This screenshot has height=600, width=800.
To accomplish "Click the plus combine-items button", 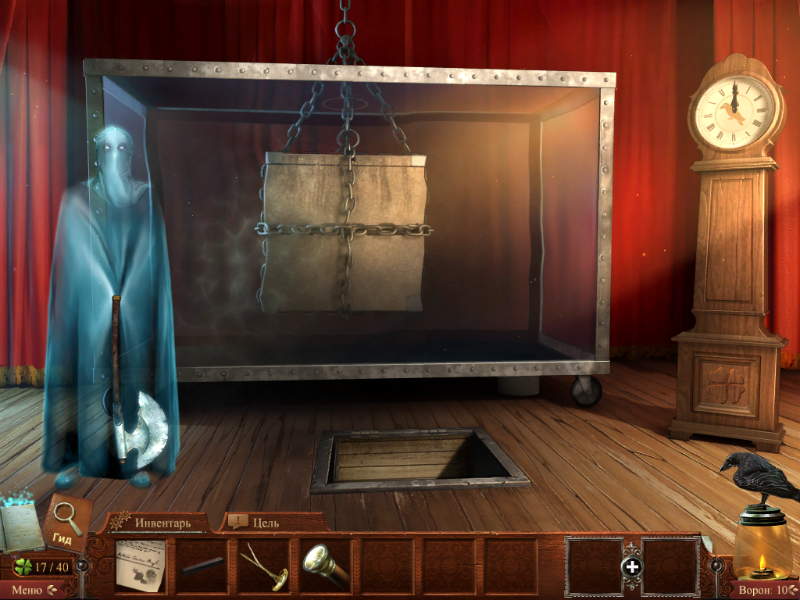I will tap(631, 568).
